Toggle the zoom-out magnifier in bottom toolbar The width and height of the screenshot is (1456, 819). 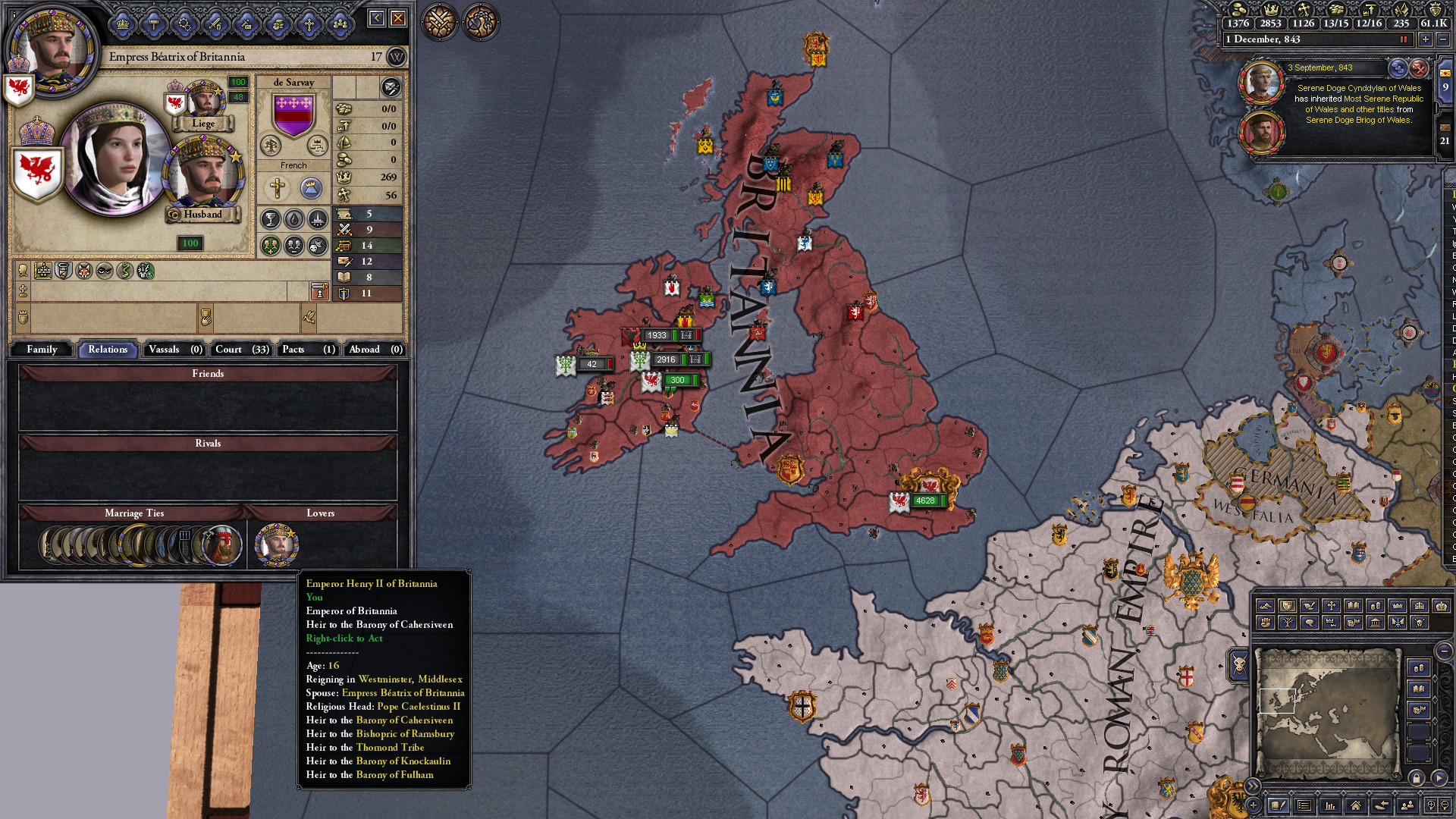(x=1445, y=806)
